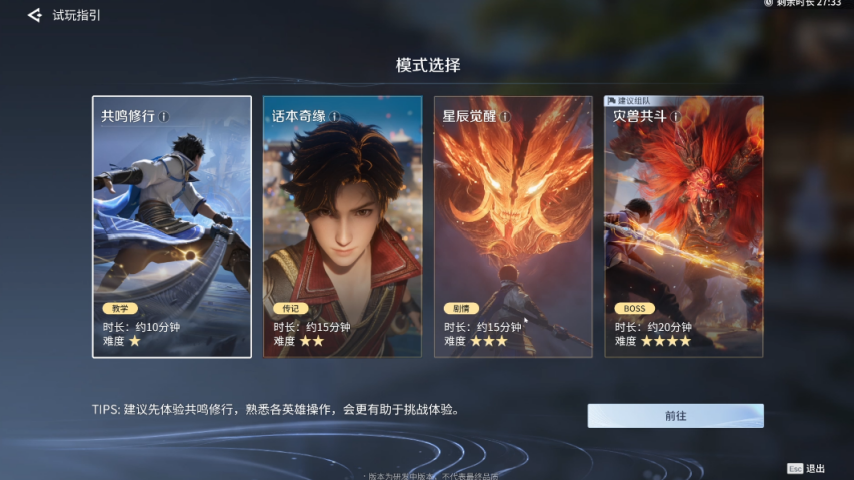Open the info icon beside 灾兽共斗
854x480 pixels.
[x=676, y=116]
